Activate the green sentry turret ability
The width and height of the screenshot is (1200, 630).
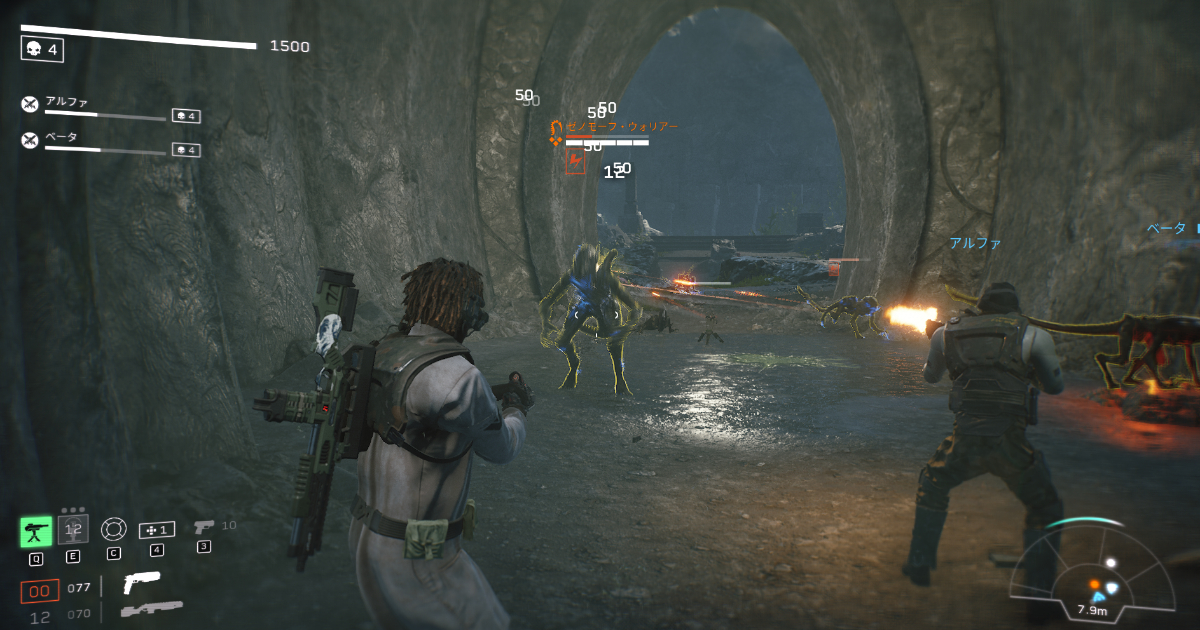click(x=36, y=531)
